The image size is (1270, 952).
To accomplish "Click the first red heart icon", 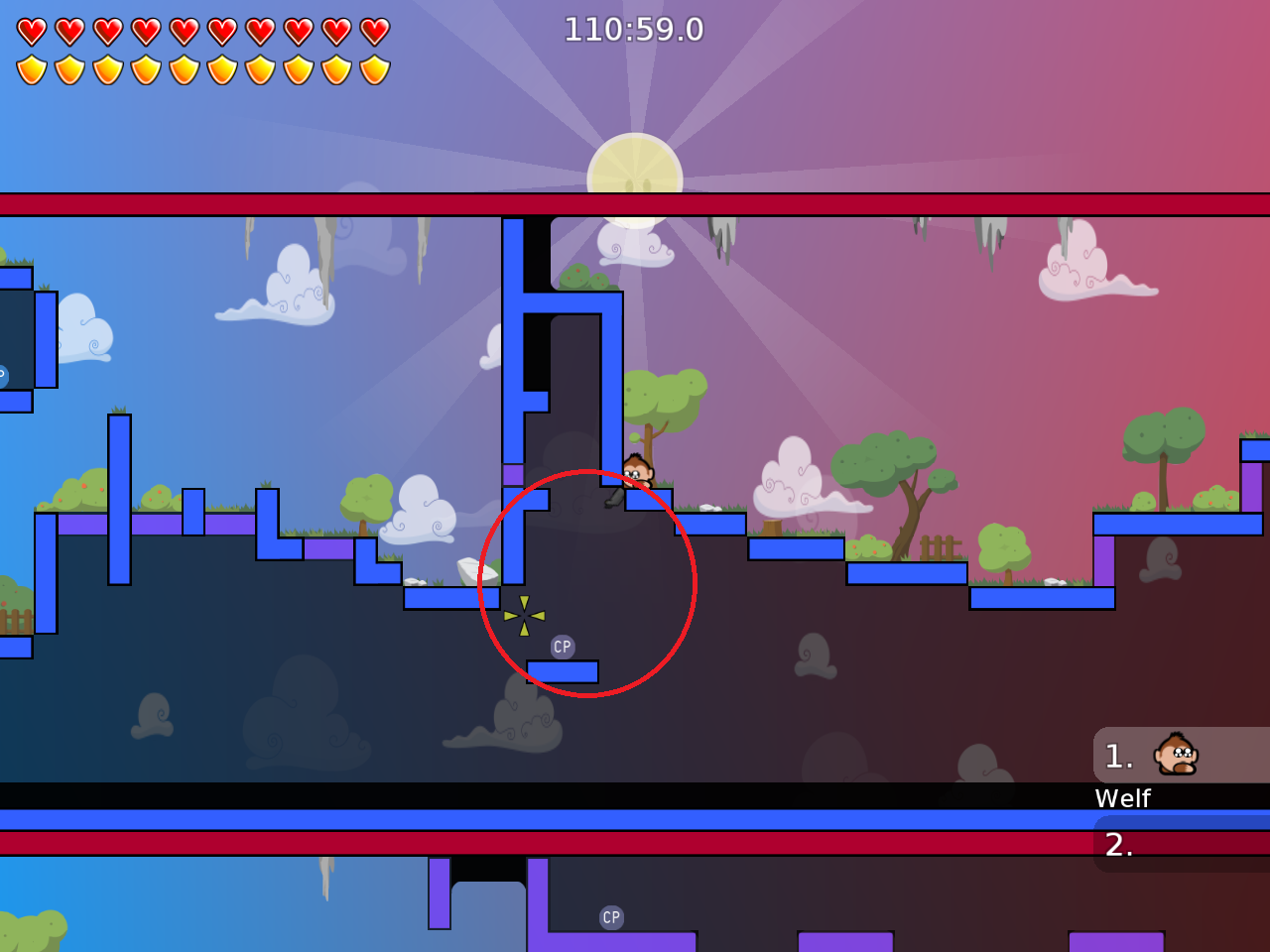I will point(32,30).
